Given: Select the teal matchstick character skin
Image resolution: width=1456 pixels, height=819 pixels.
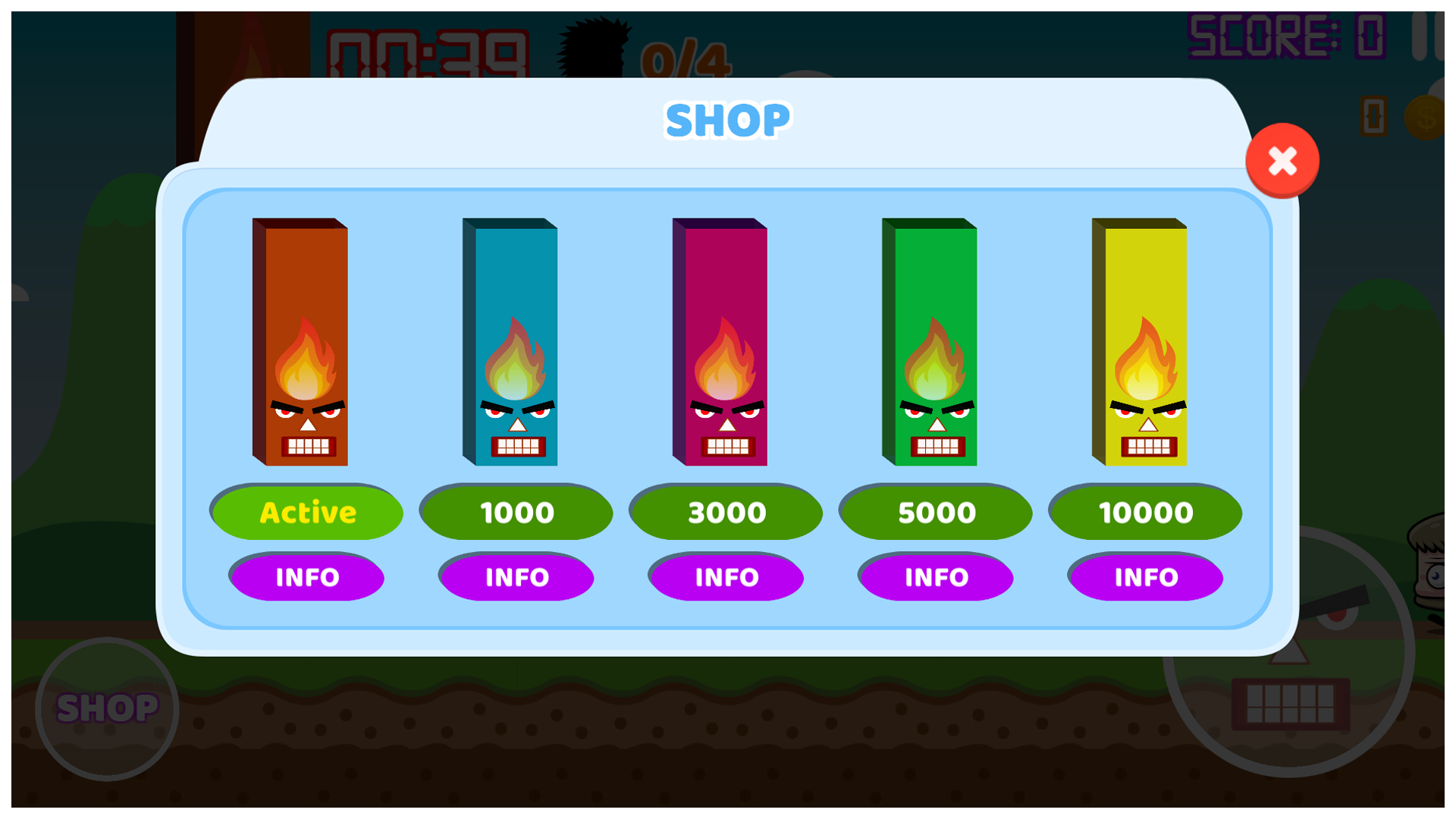Looking at the screenshot, I should [510, 341].
